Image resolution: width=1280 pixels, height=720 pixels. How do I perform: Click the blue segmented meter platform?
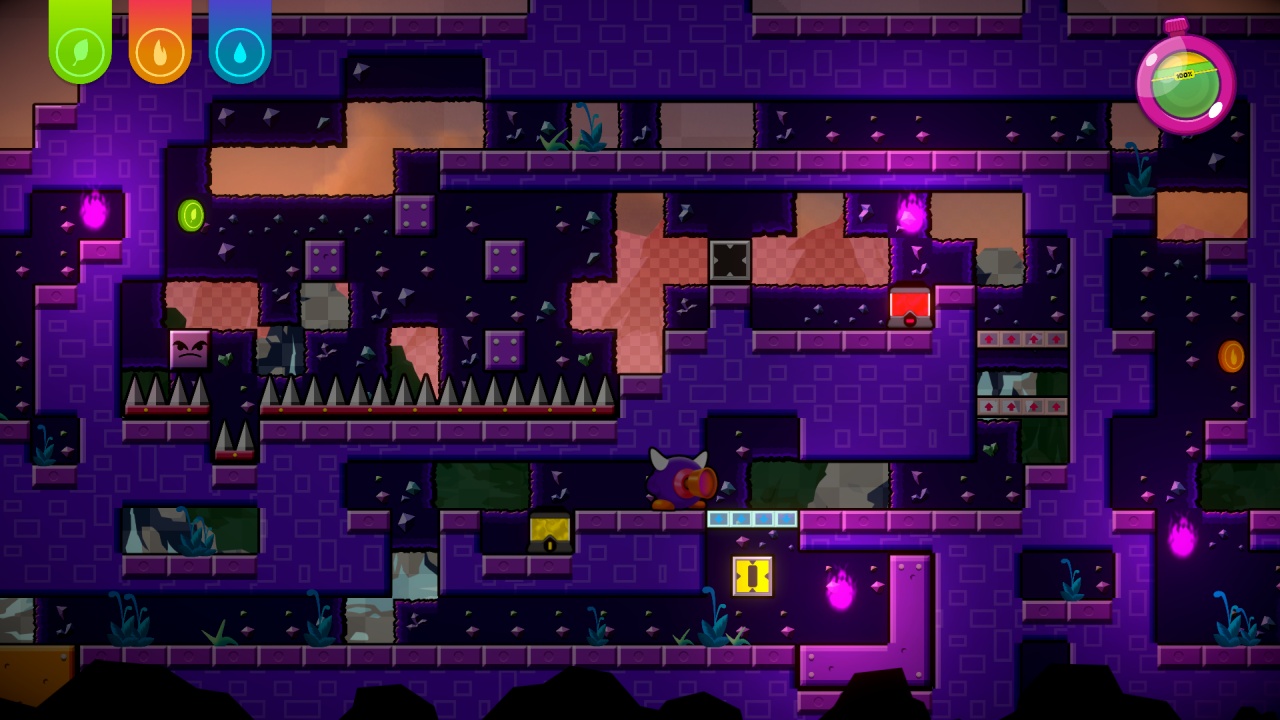(x=752, y=518)
